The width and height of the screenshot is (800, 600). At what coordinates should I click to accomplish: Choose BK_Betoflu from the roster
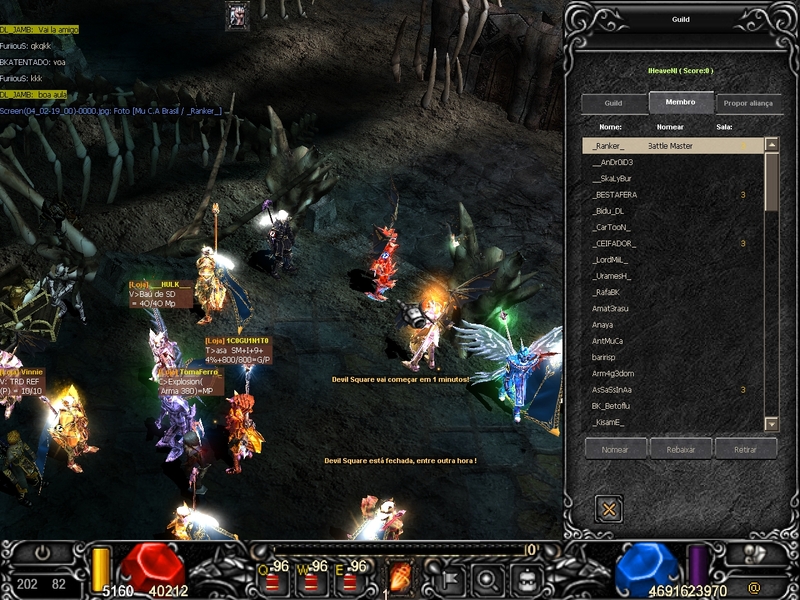[611, 406]
